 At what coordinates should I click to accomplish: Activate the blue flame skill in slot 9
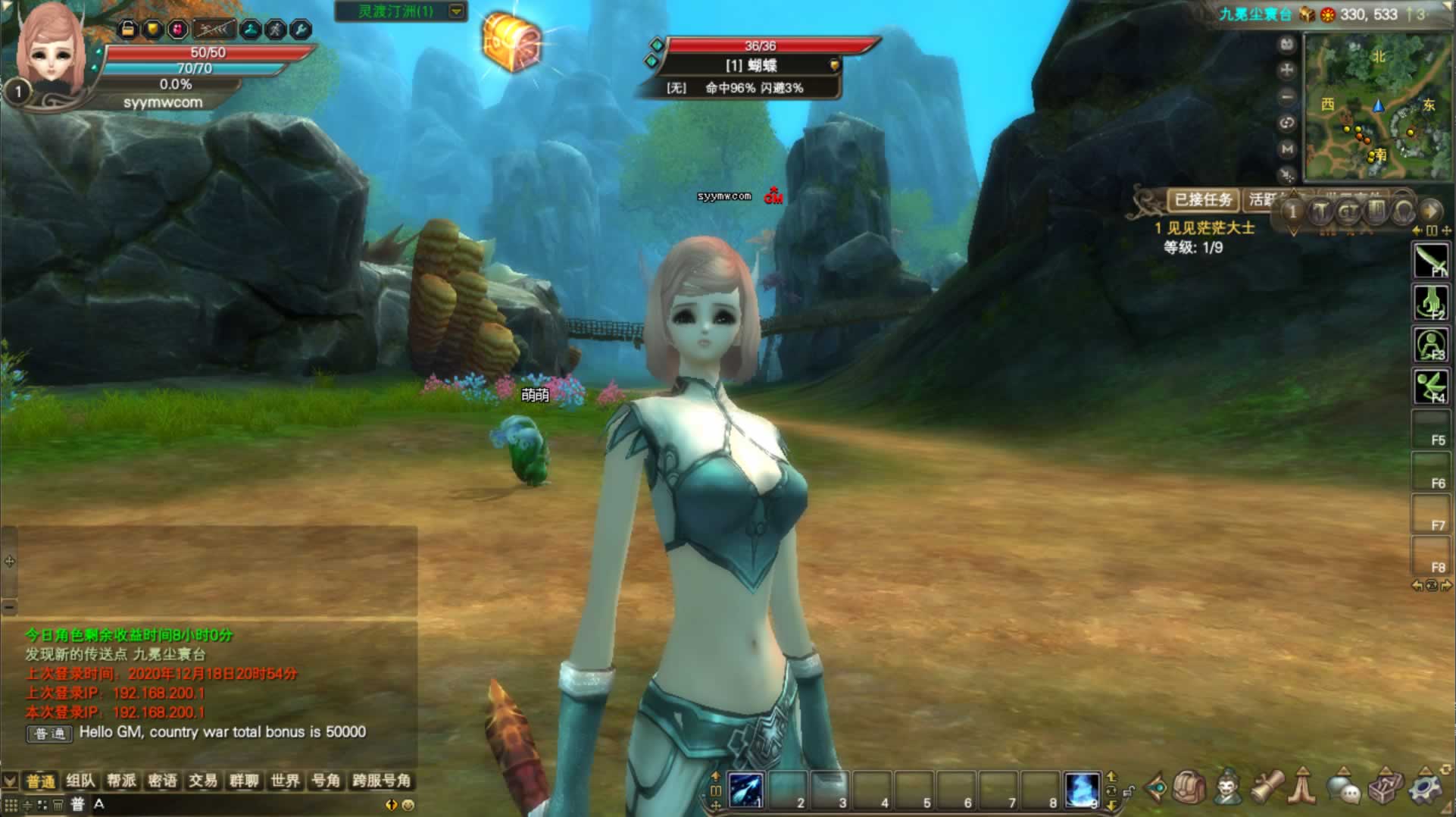(1082, 790)
